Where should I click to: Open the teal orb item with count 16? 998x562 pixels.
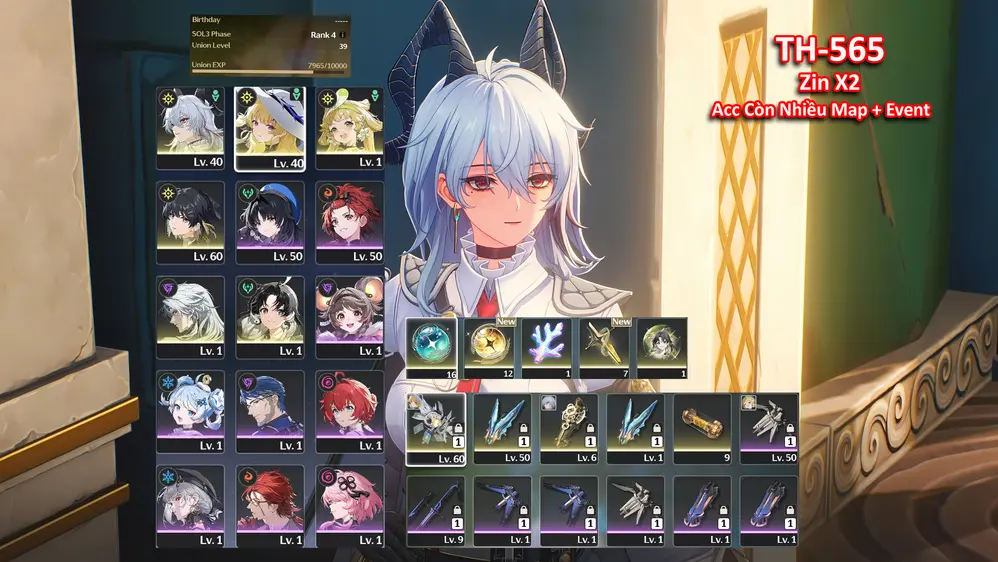coord(435,345)
